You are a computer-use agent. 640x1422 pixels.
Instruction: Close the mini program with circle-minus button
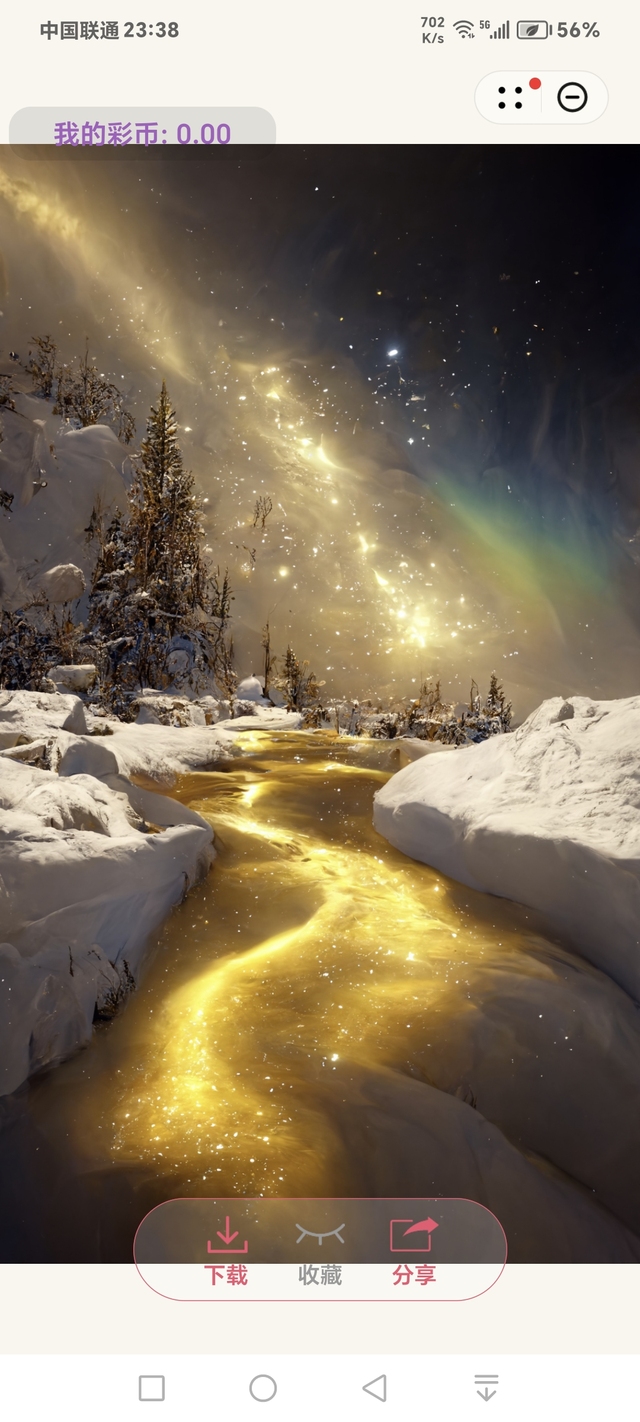tap(572, 97)
